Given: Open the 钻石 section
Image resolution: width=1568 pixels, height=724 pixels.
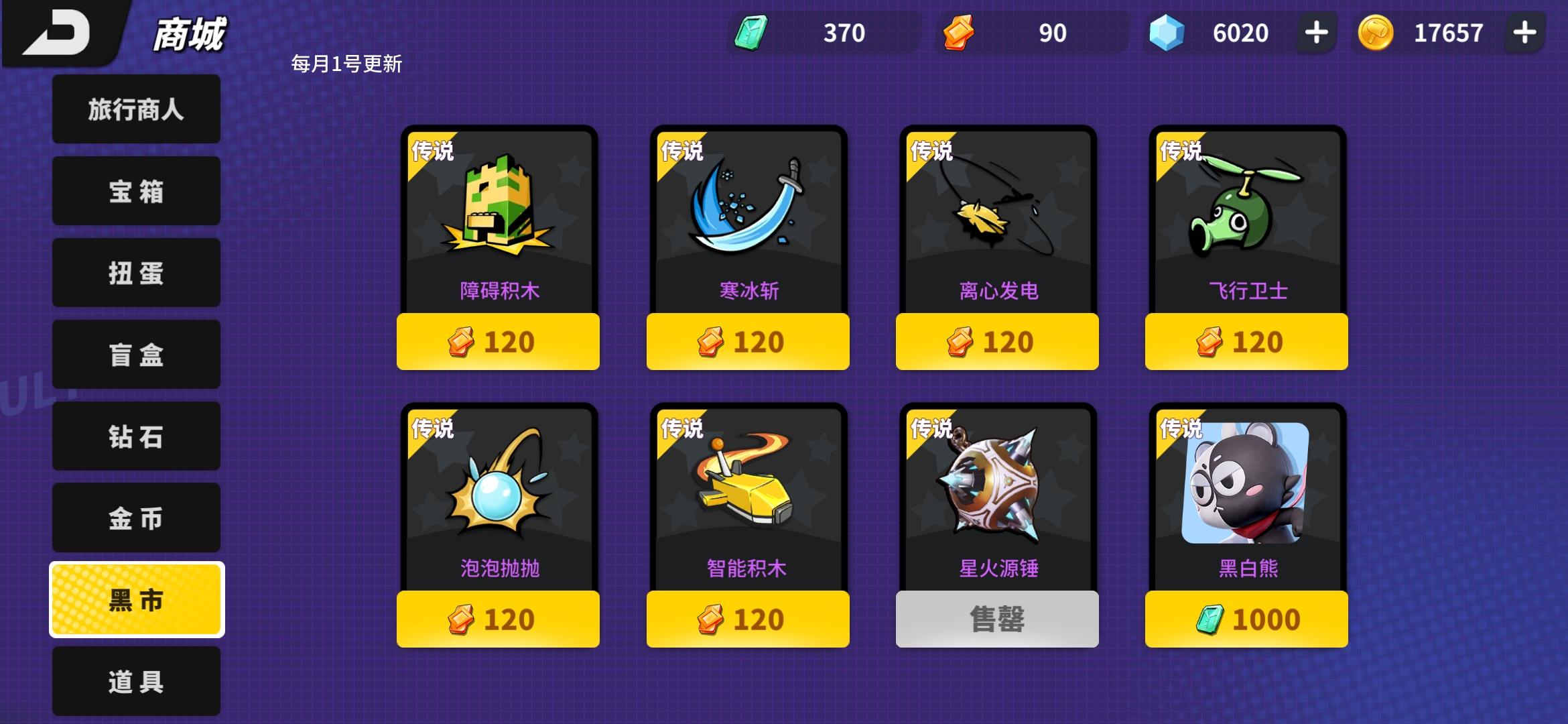Looking at the screenshot, I should click(135, 436).
